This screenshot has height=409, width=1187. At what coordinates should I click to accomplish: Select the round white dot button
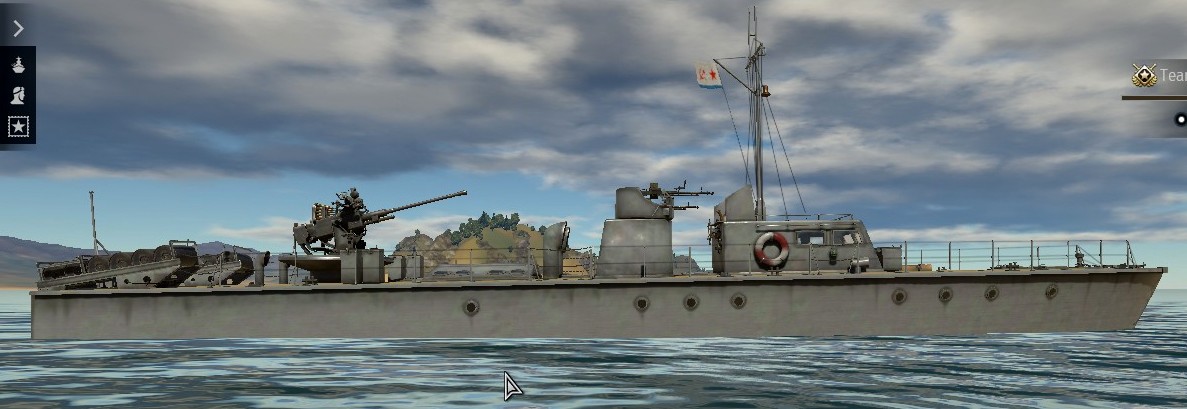(1181, 121)
